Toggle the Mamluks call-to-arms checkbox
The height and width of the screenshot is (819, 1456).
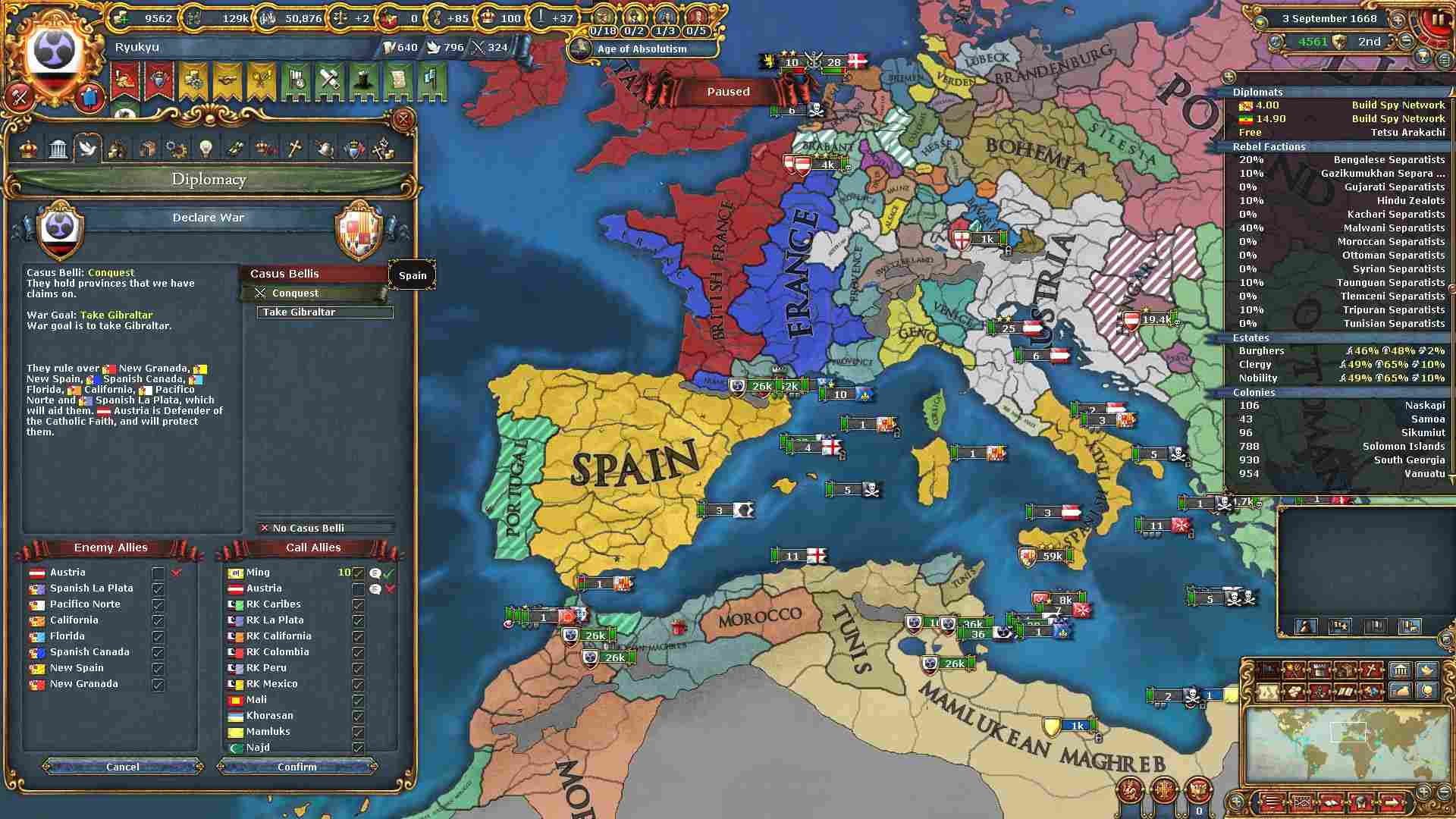(x=358, y=733)
